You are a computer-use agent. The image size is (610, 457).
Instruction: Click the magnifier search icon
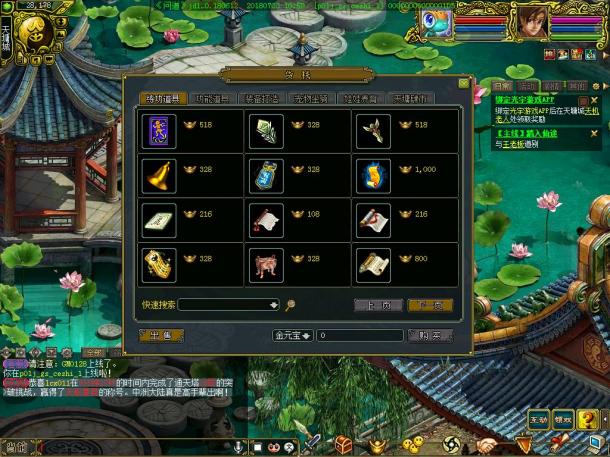click(x=290, y=305)
